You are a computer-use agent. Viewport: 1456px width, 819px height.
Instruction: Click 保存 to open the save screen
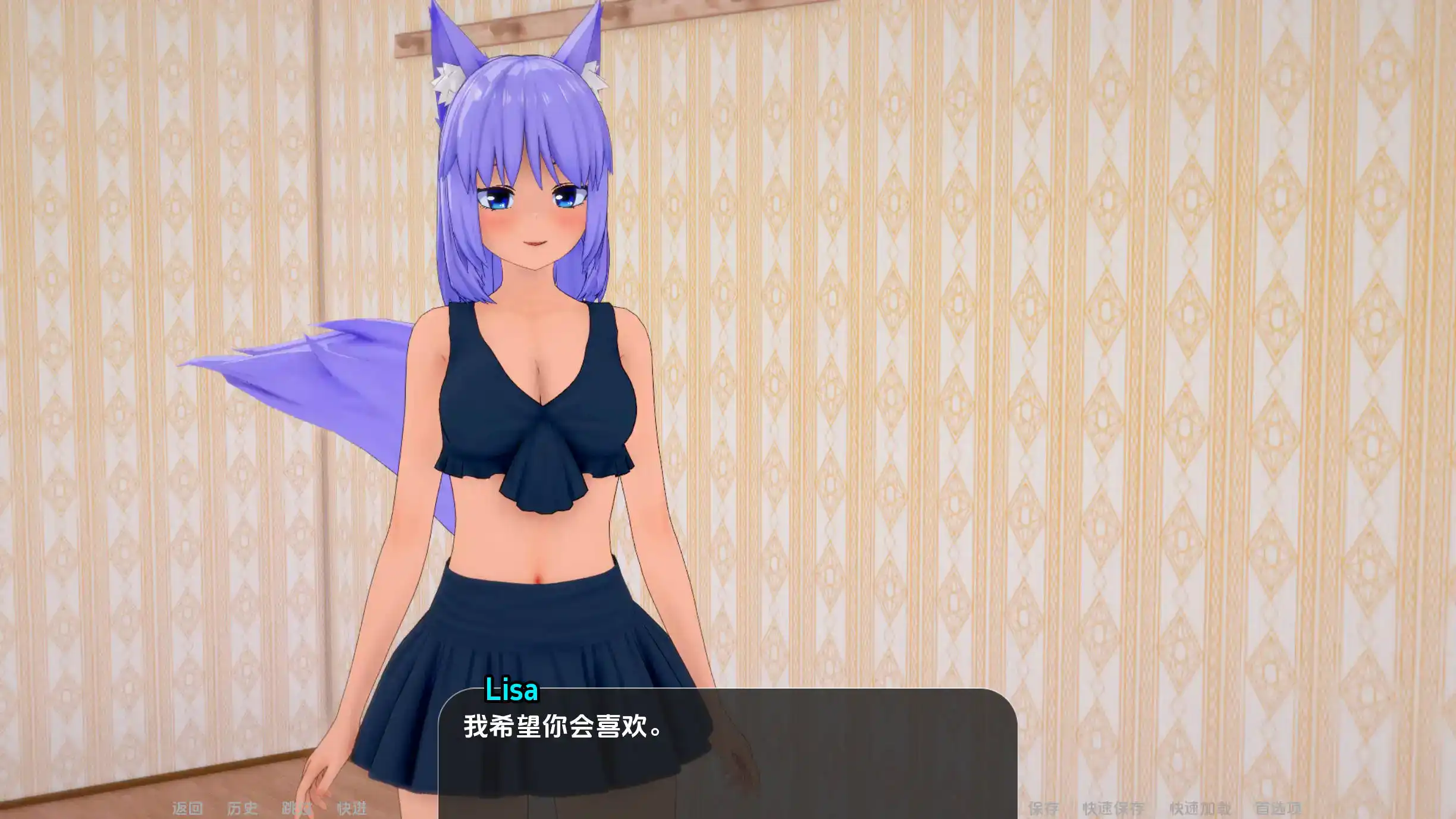[1044, 808]
